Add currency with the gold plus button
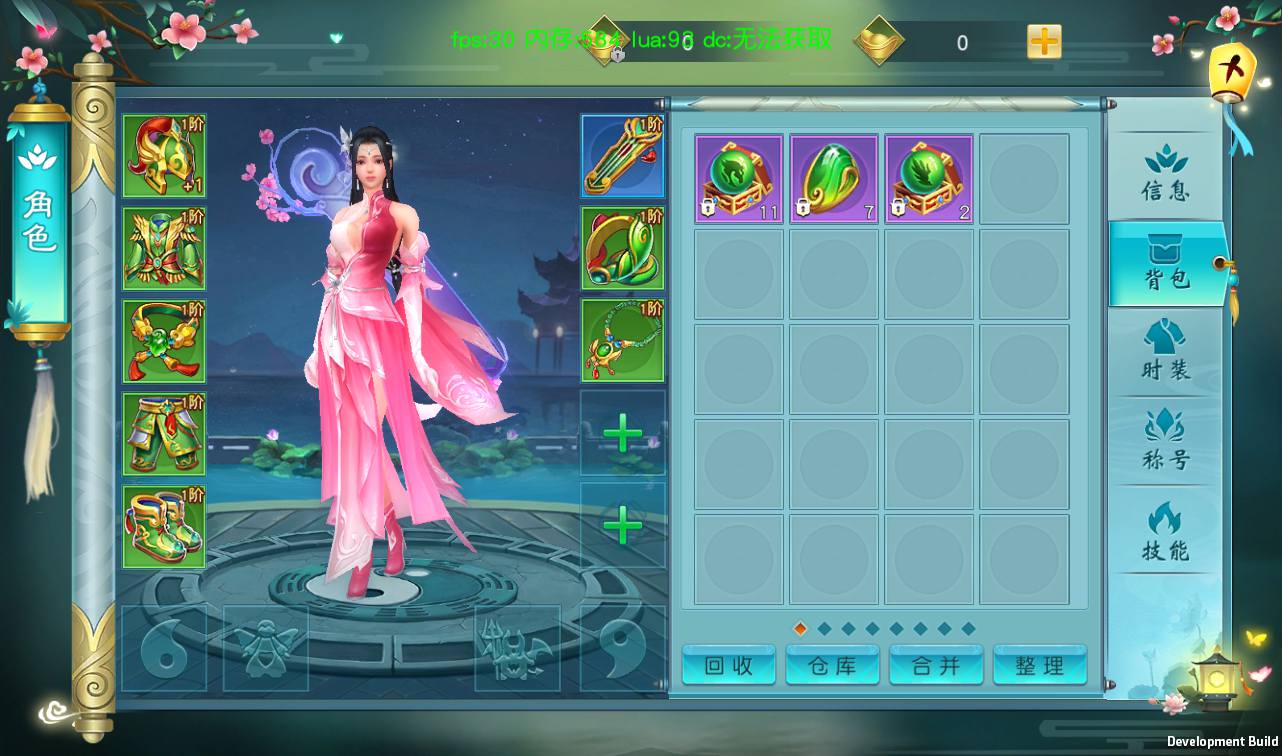This screenshot has width=1282, height=756. tap(1044, 42)
